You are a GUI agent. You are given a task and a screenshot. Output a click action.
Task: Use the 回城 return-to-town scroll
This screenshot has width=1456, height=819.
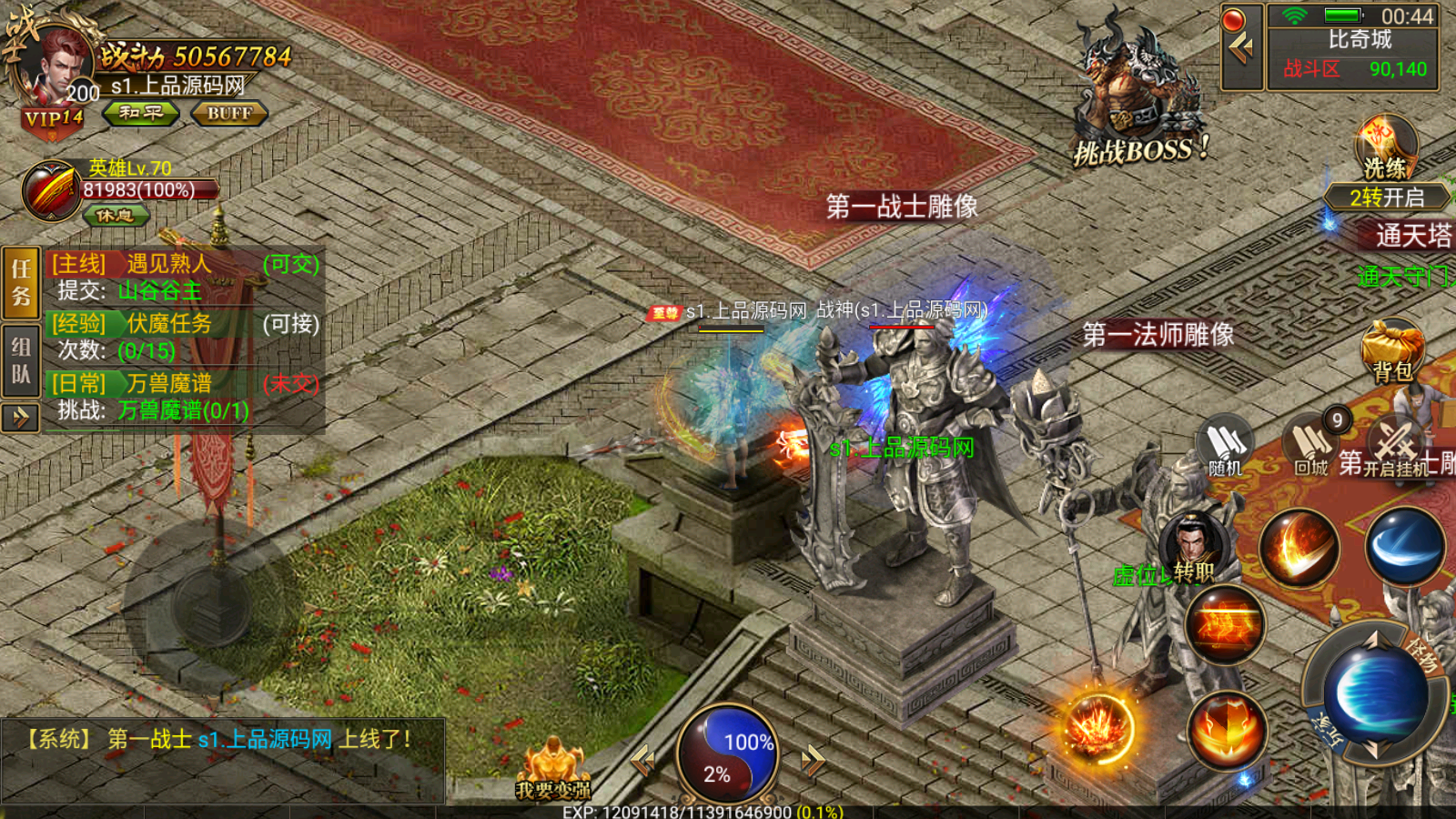[1312, 446]
